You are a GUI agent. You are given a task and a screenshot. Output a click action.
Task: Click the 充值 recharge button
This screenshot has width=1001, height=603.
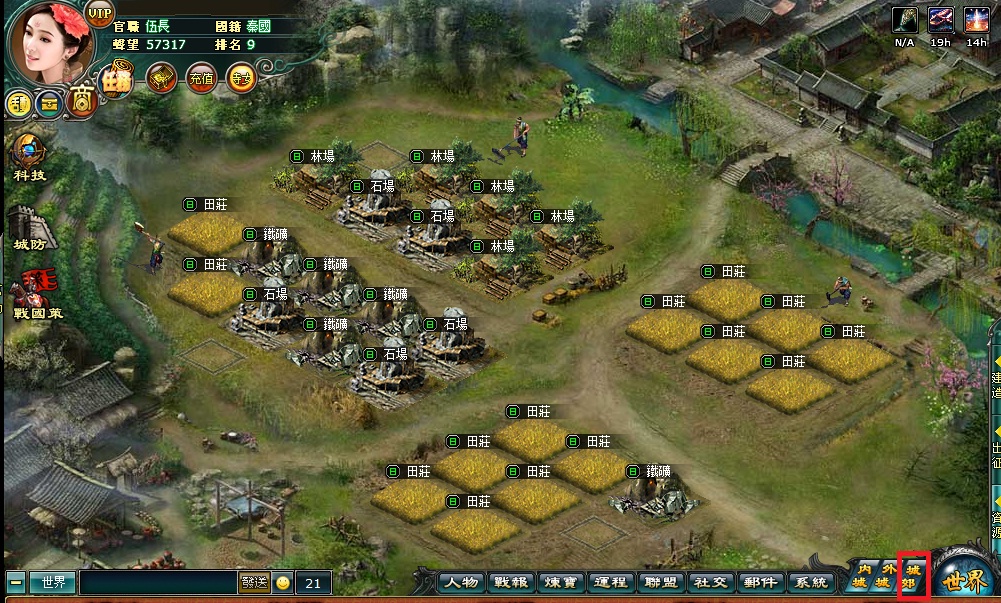pyautogui.click(x=200, y=79)
